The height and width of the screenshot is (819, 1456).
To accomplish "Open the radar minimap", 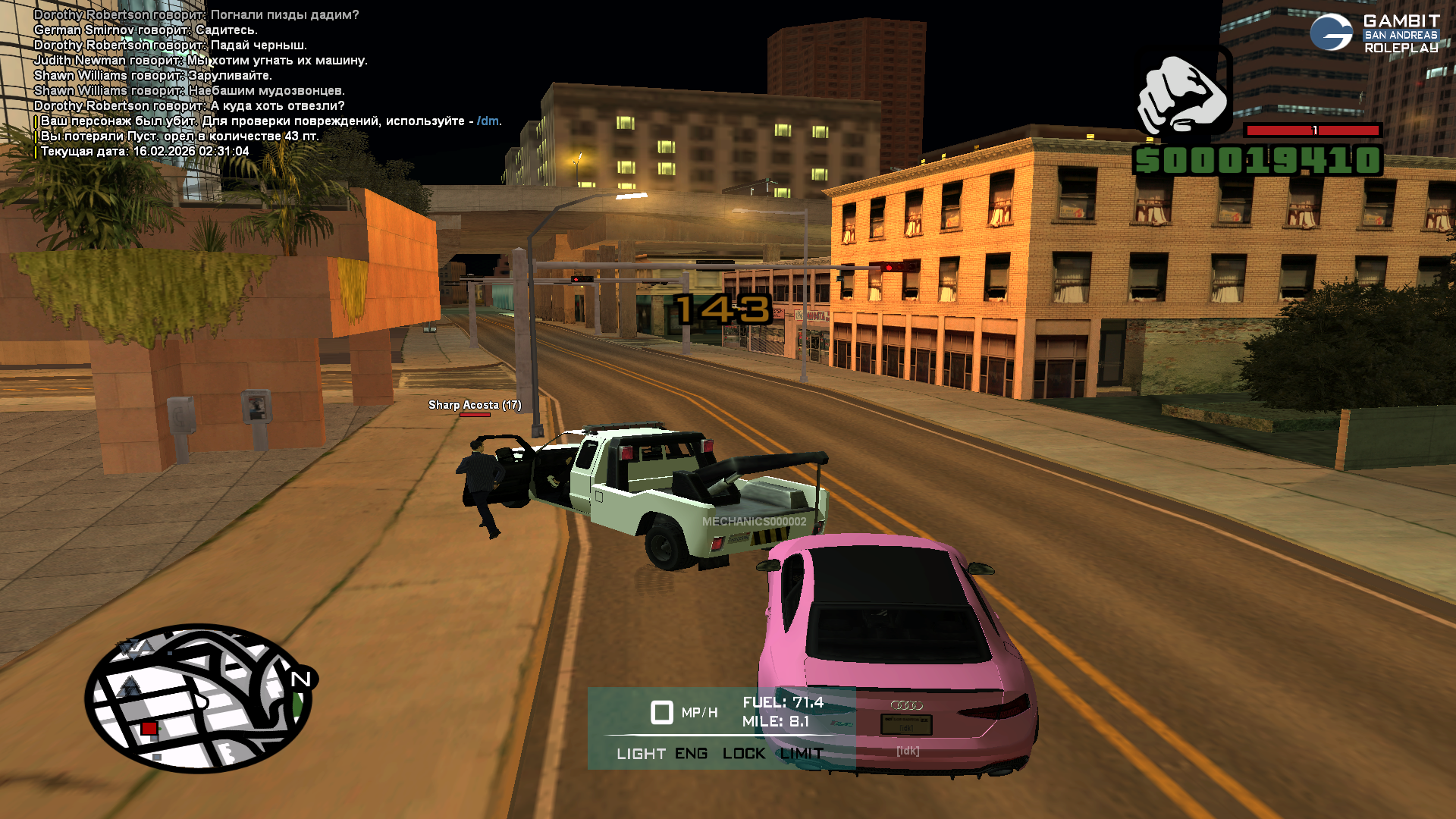I will click(x=199, y=698).
